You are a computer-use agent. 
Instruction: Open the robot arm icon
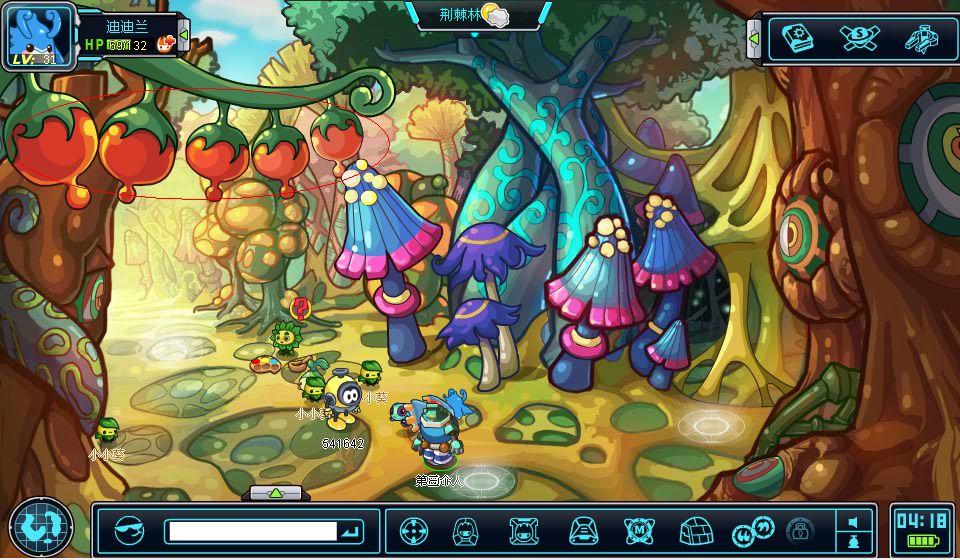pyautogui.click(x=920, y=39)
